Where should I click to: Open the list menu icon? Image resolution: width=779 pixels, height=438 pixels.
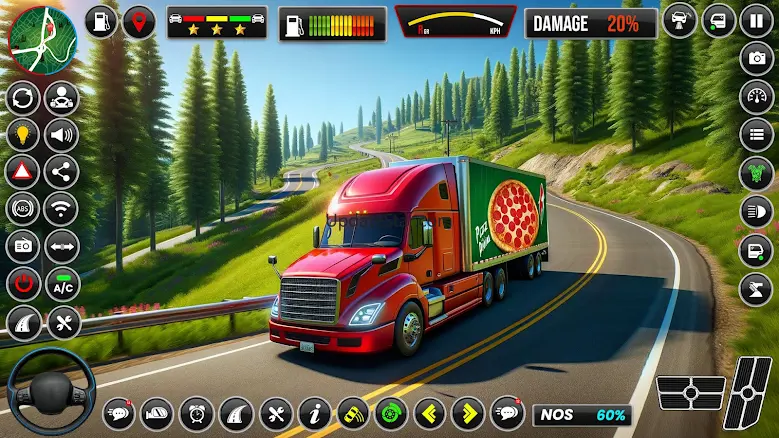pyautogui.click(x=756, y=135)
